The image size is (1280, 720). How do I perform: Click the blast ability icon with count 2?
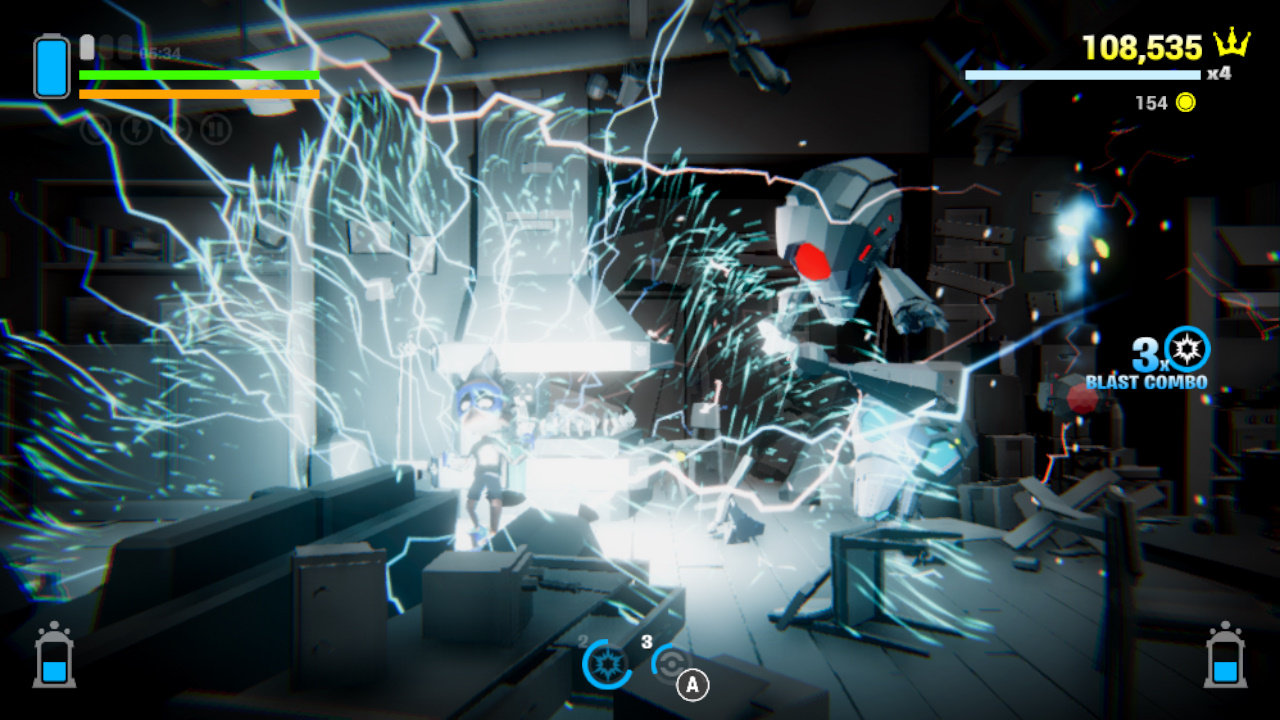[608, 665]
